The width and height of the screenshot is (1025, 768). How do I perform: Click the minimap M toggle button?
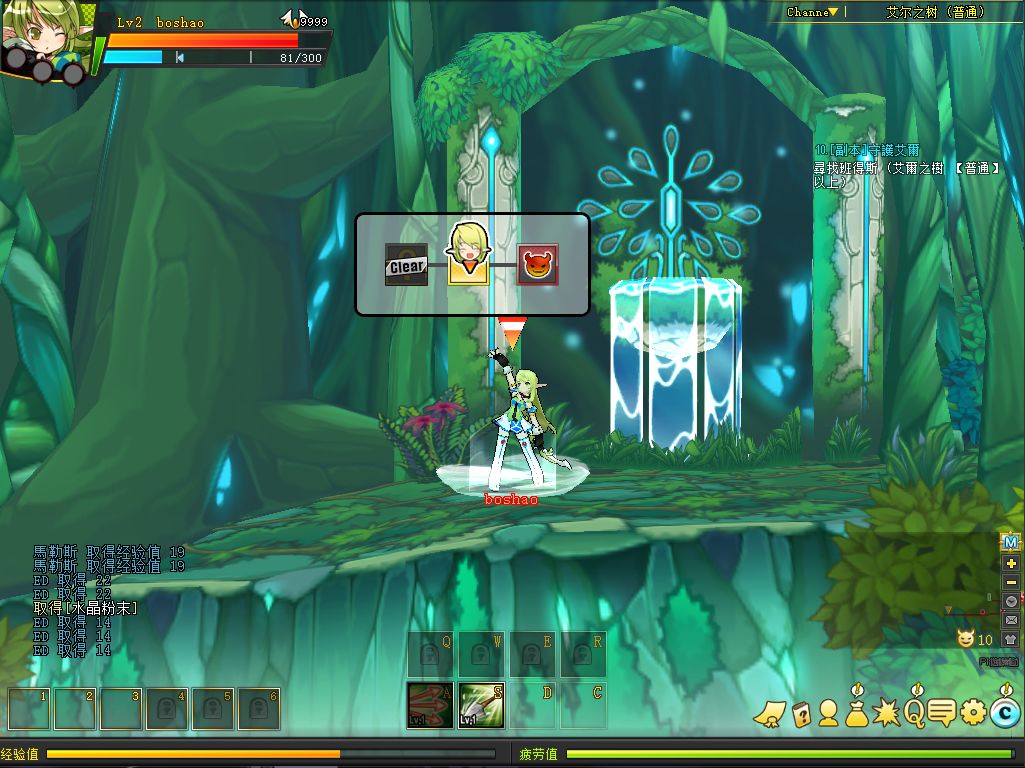[1010, 542]
